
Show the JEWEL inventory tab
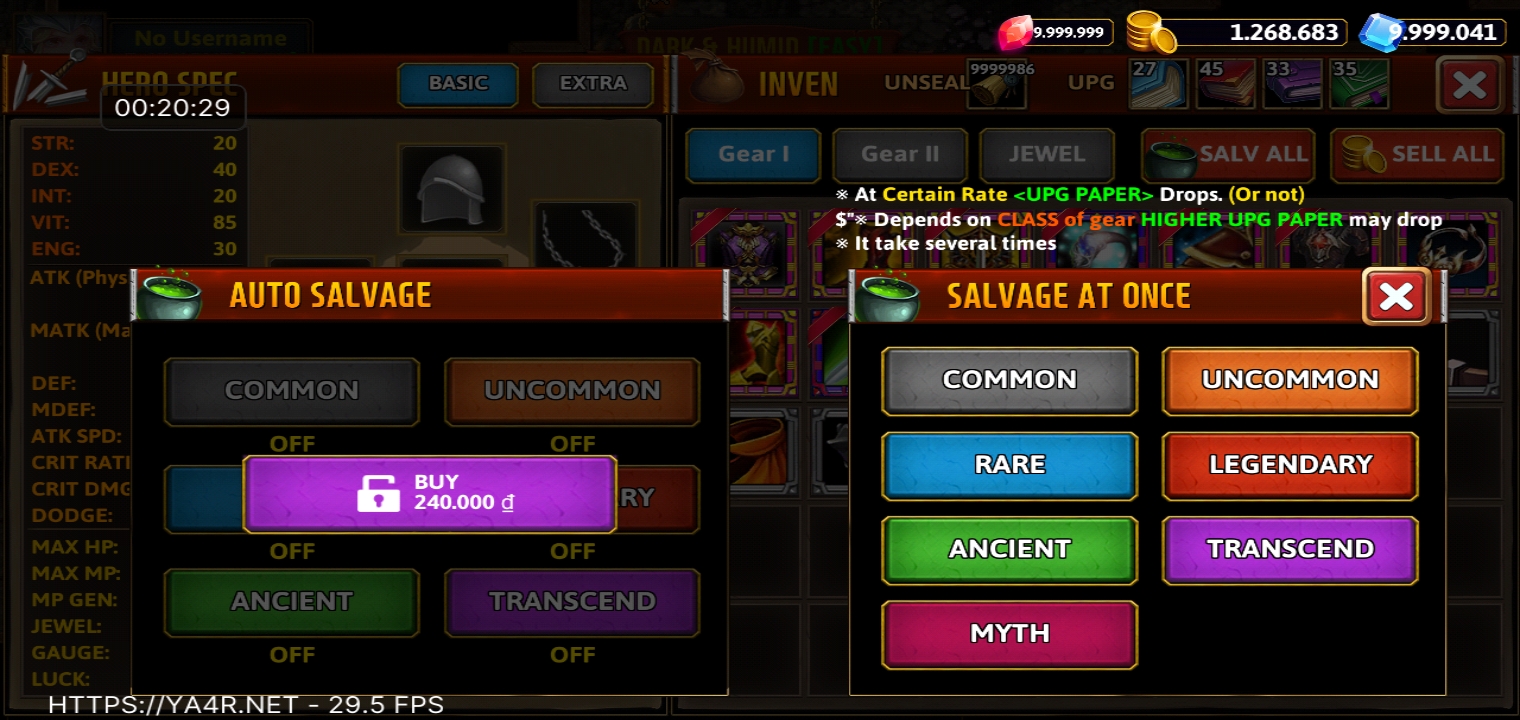click(x=1046, y=155)
